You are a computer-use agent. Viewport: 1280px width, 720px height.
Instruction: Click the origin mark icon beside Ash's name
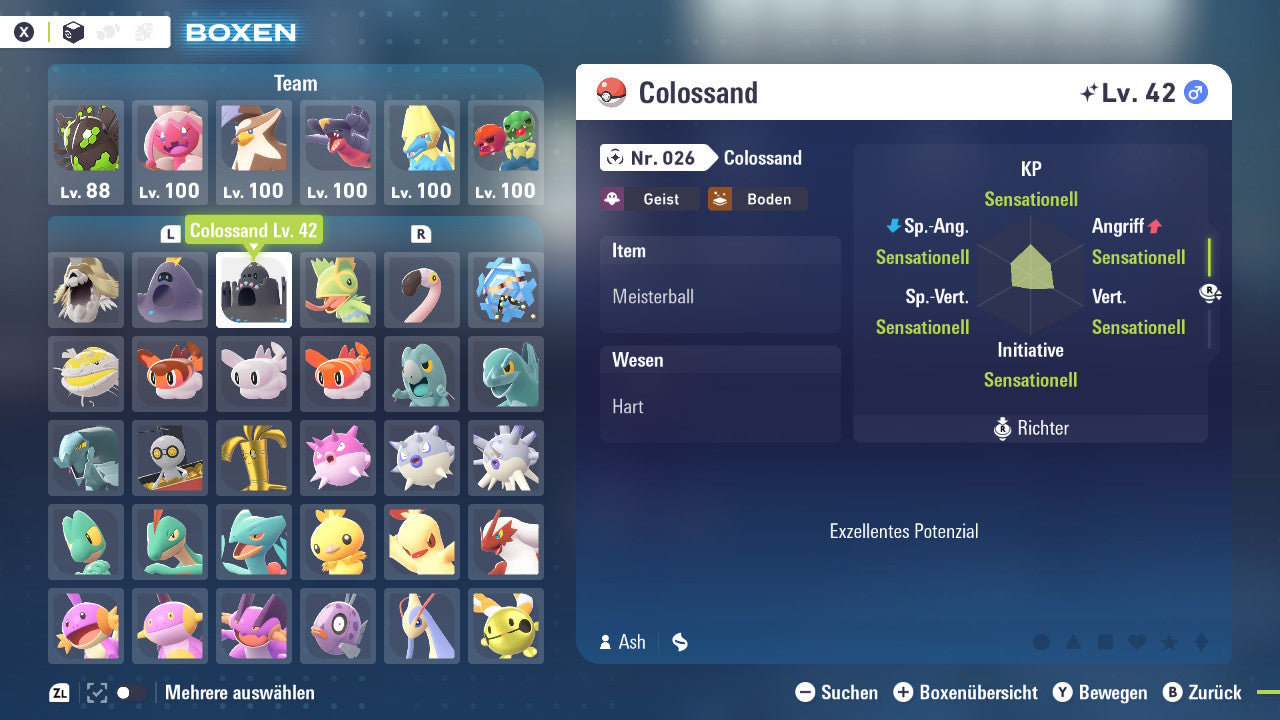pyautogui.click(x=679, y=642)
